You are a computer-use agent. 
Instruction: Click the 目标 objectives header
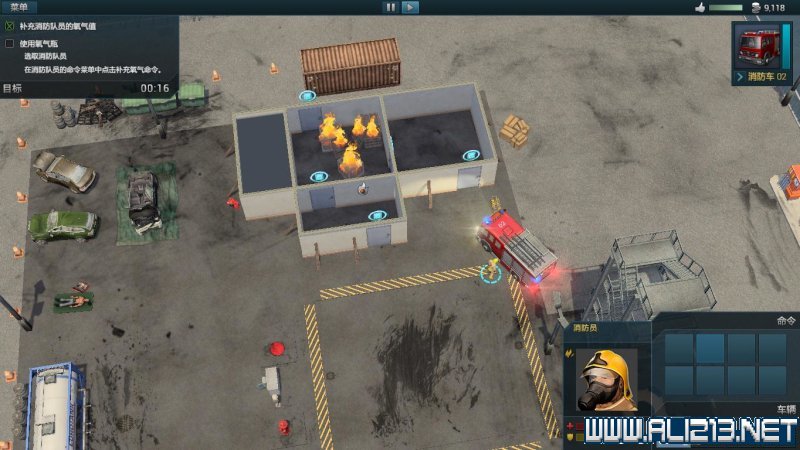(13, 88)
